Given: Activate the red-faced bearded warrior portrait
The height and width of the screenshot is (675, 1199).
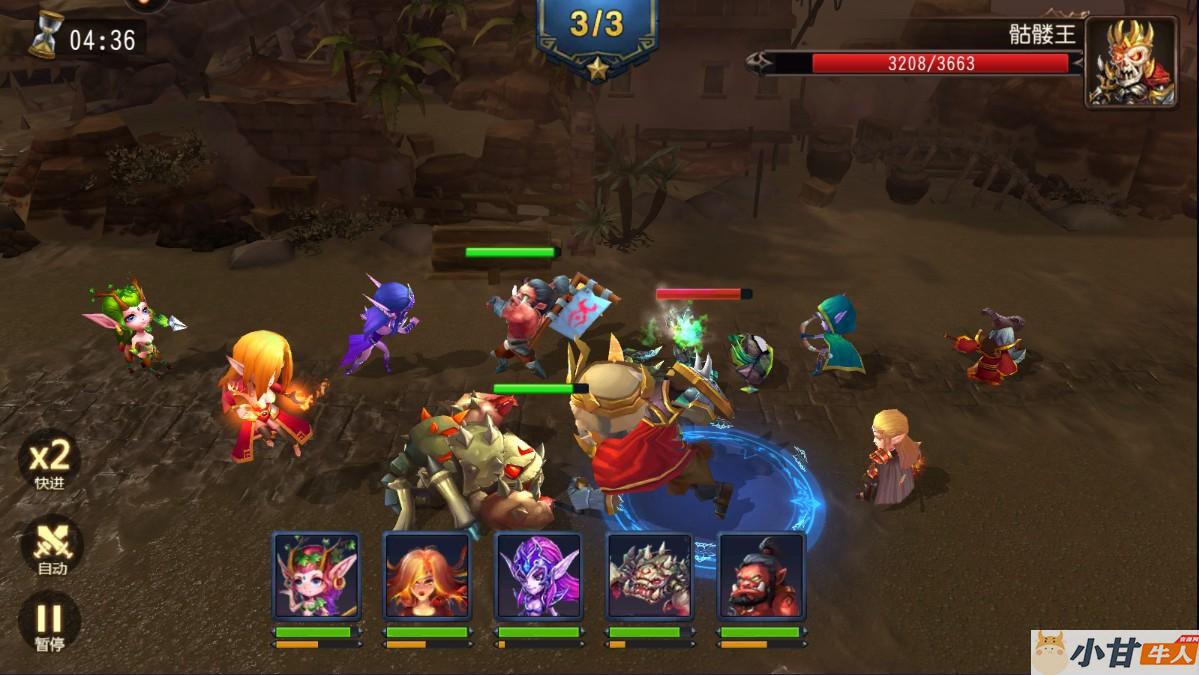Looking at the screenshot, I should tap(762, 576).
